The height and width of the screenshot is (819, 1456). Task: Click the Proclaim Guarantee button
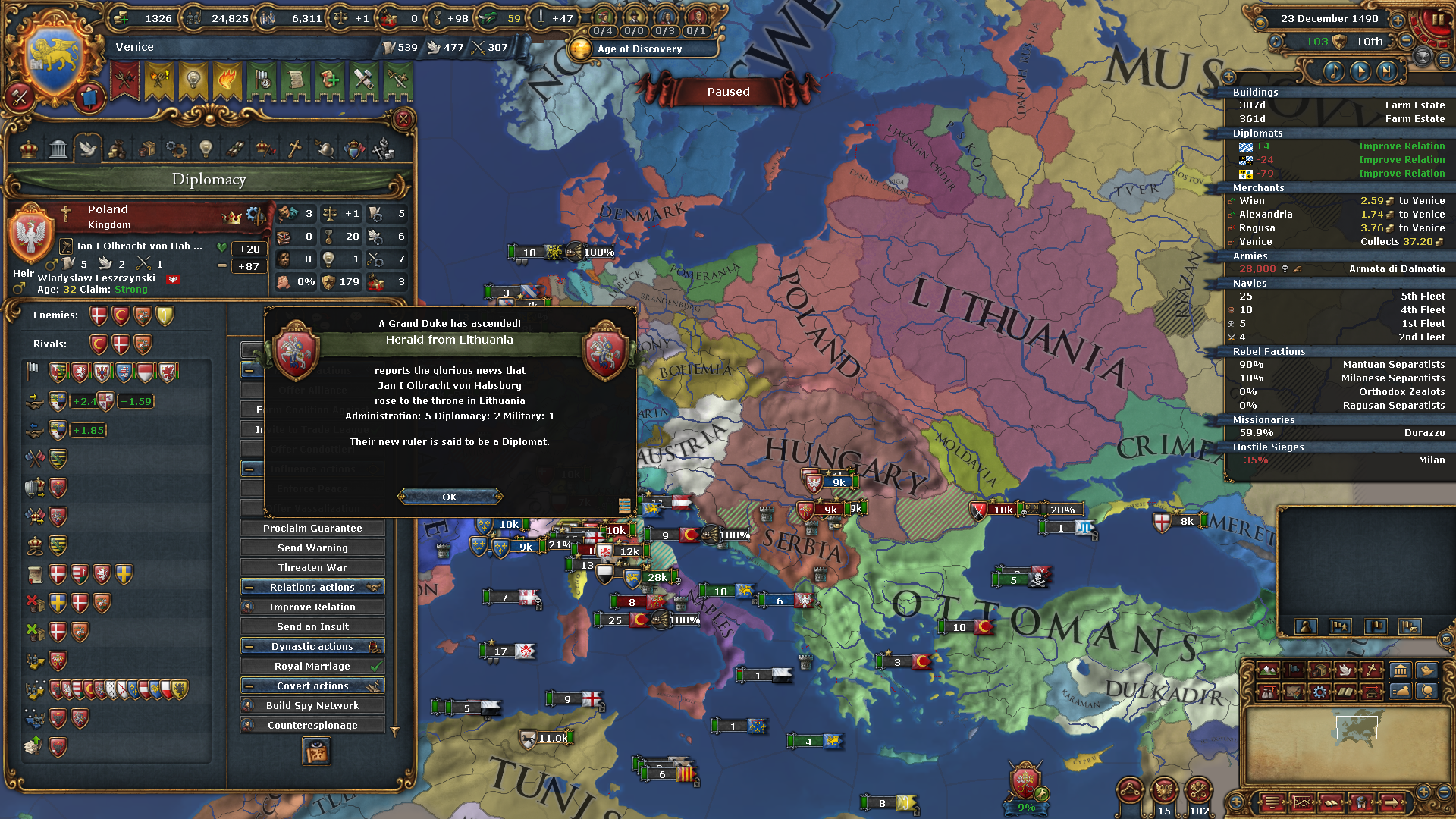click(x=312, y=528)
